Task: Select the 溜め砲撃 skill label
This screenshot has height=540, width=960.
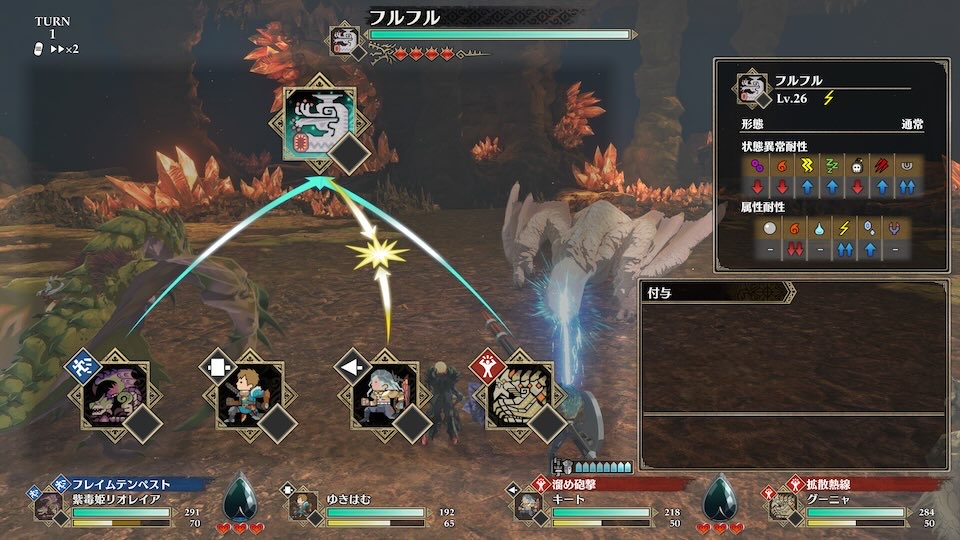Action: [x=579, y=484]
